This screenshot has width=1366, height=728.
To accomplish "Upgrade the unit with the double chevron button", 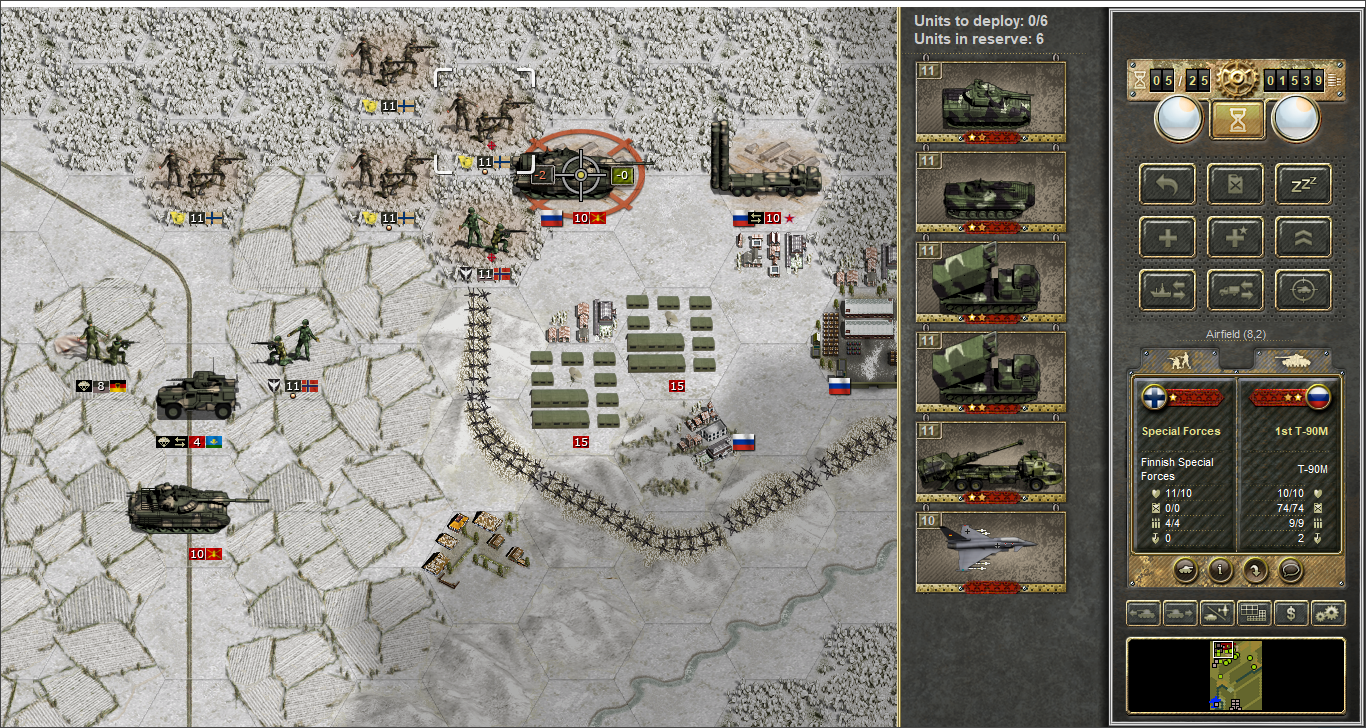I will pos(1303,237).
